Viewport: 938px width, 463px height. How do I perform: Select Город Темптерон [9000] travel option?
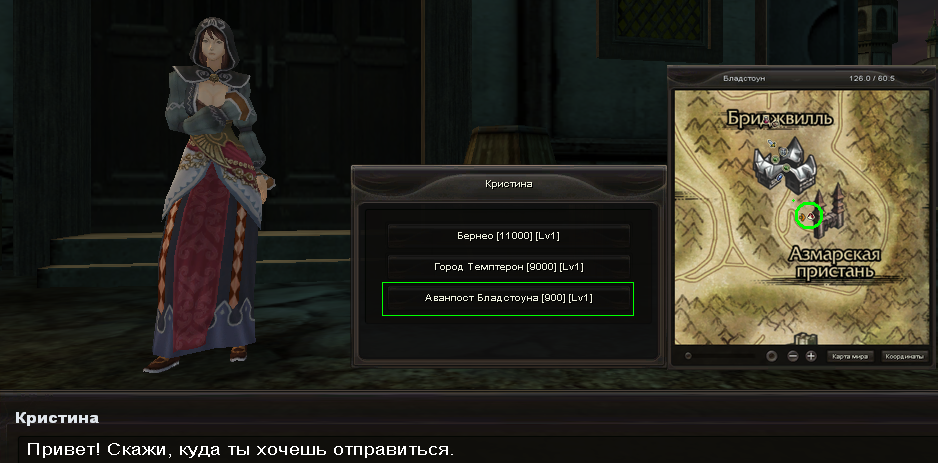tap(508, 267)
